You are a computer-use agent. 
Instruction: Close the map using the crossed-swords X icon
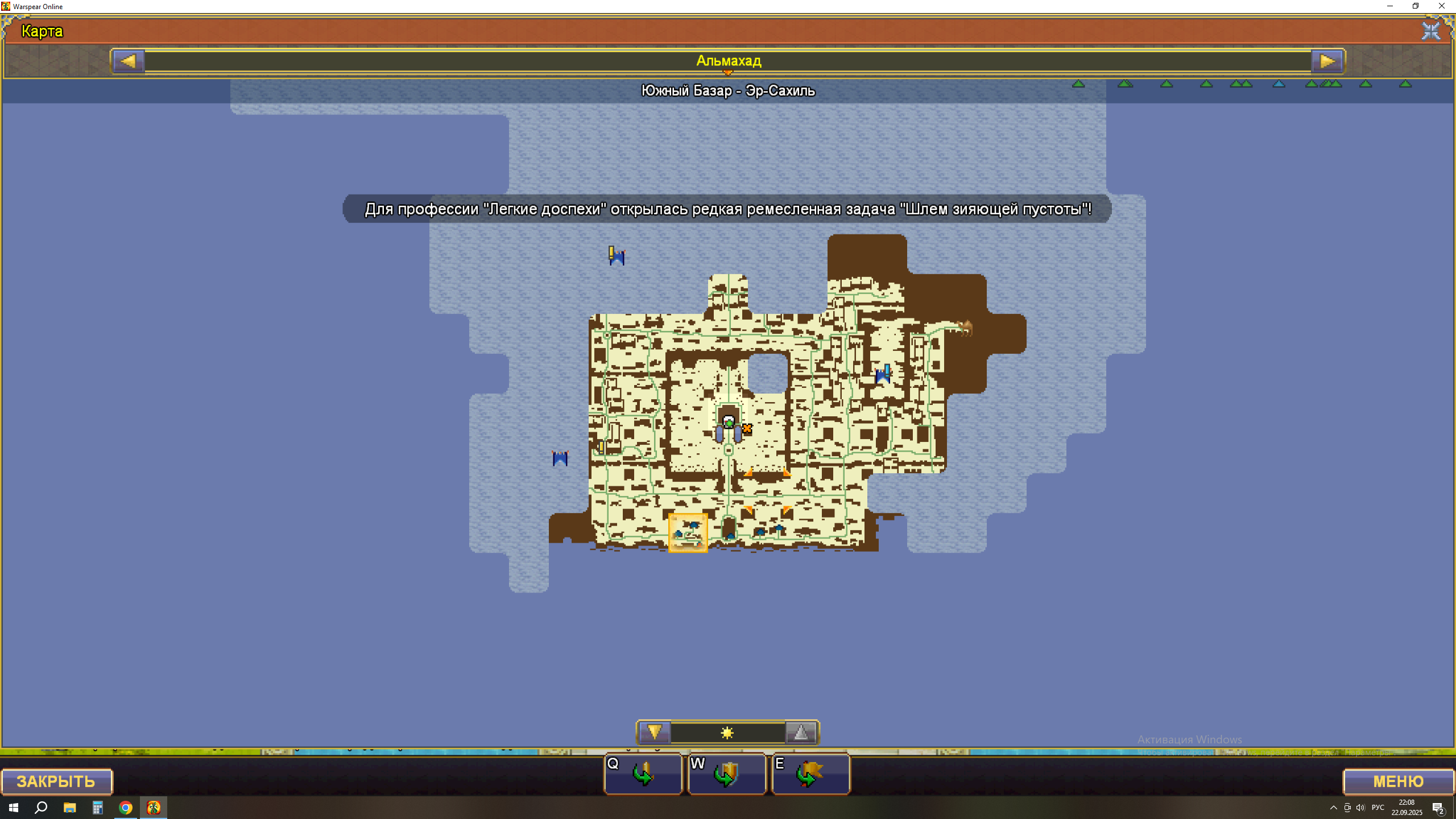coord(1430,31)
